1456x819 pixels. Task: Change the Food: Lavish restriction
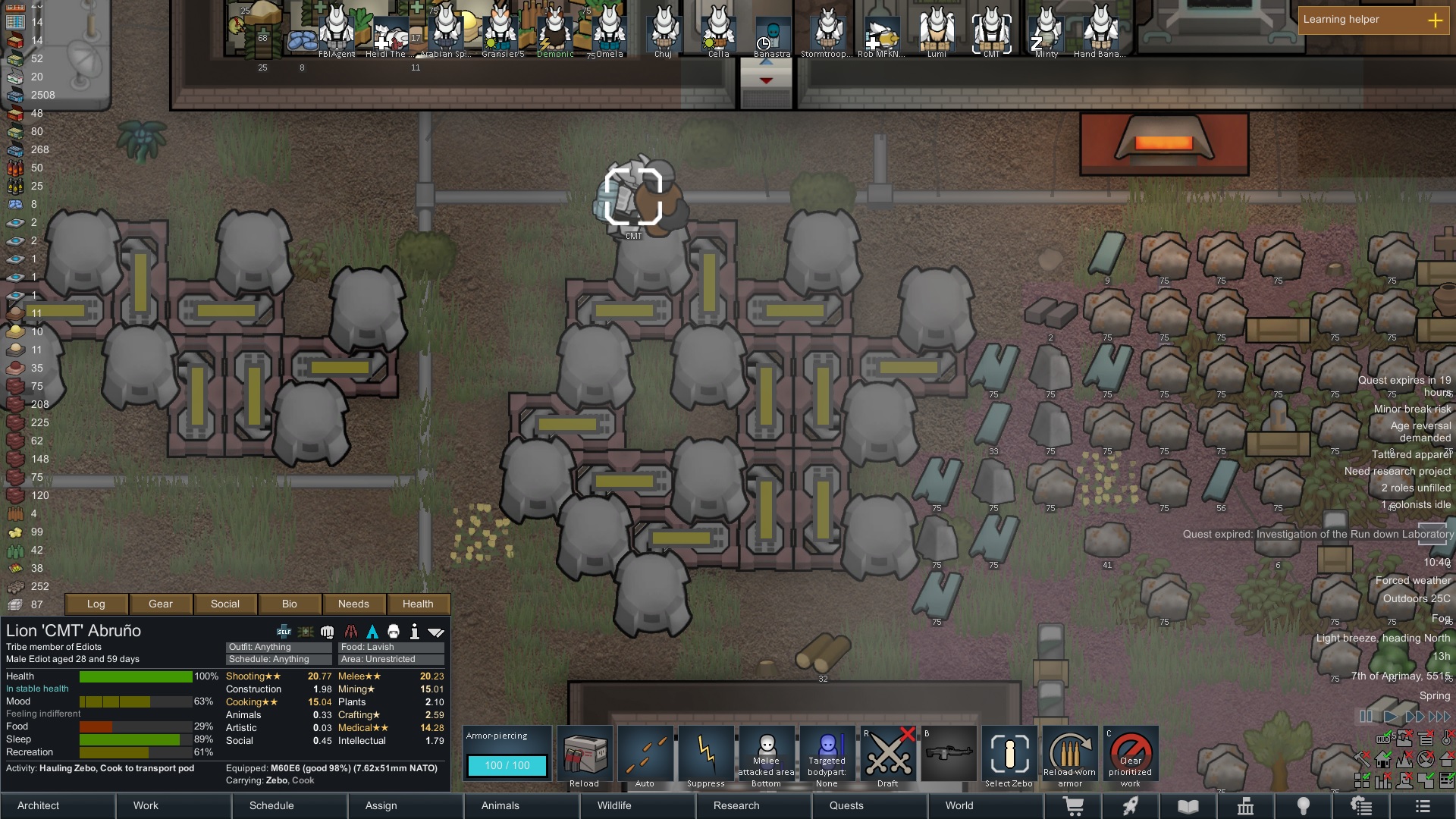click(391, 647)
